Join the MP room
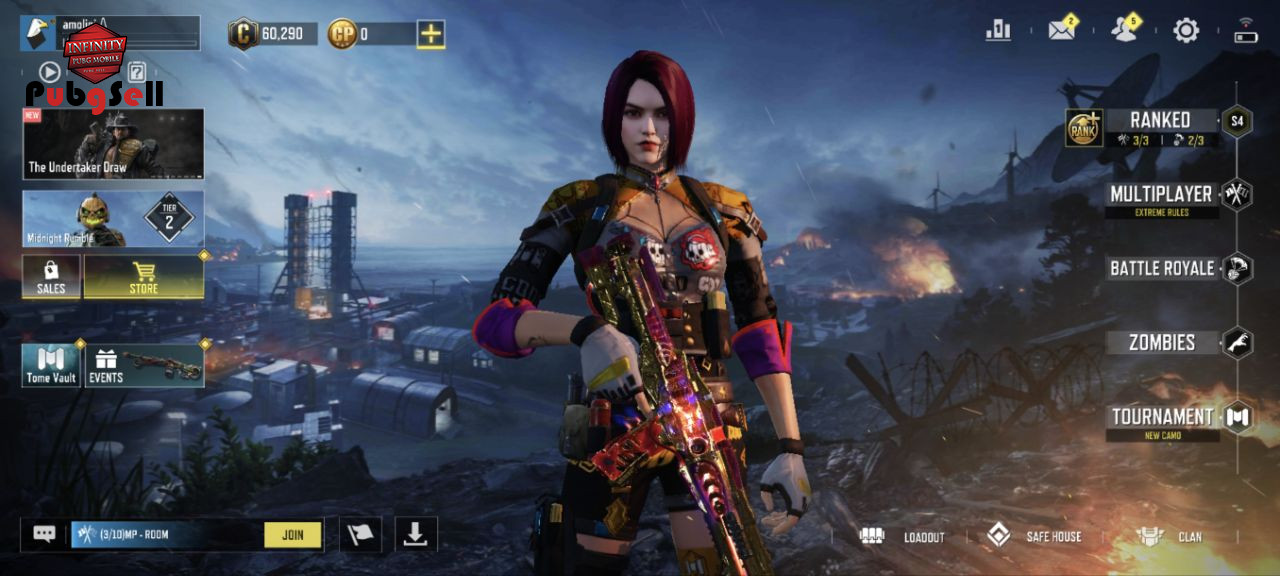 [x=293, y=535]
